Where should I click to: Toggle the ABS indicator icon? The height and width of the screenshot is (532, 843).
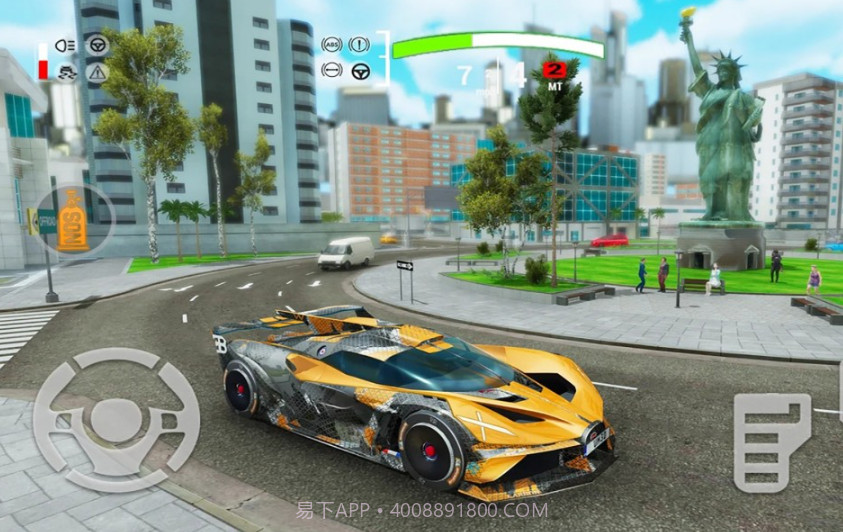point(331,45)
